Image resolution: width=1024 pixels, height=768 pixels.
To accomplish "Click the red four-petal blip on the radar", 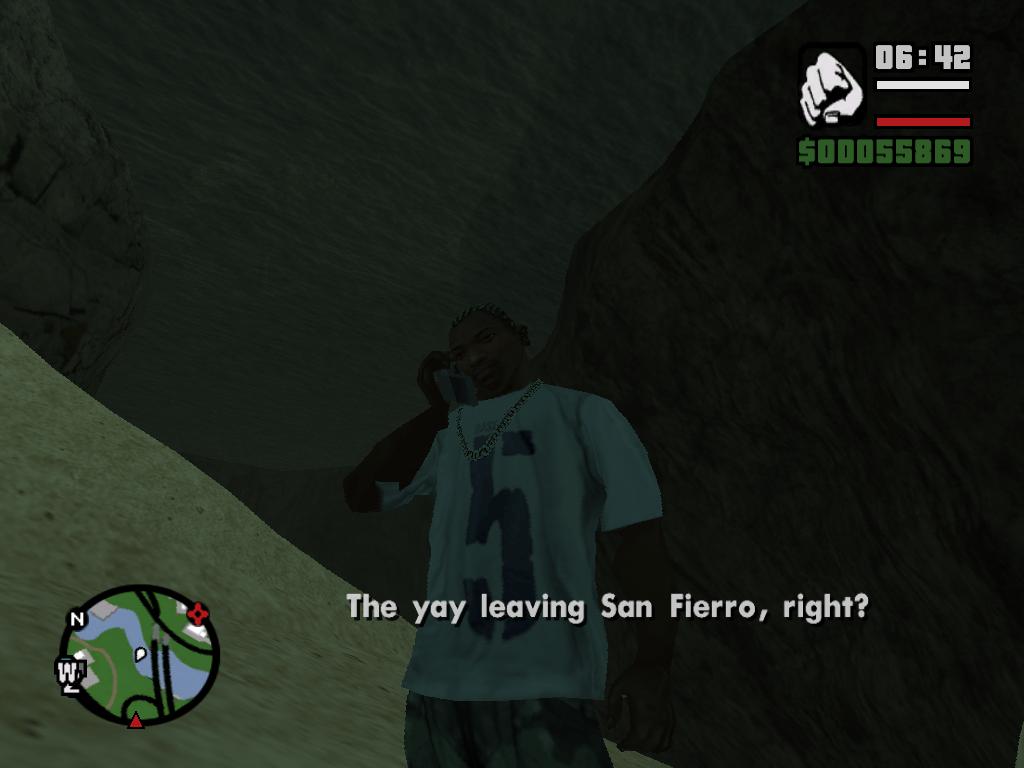I will (198, 613).
